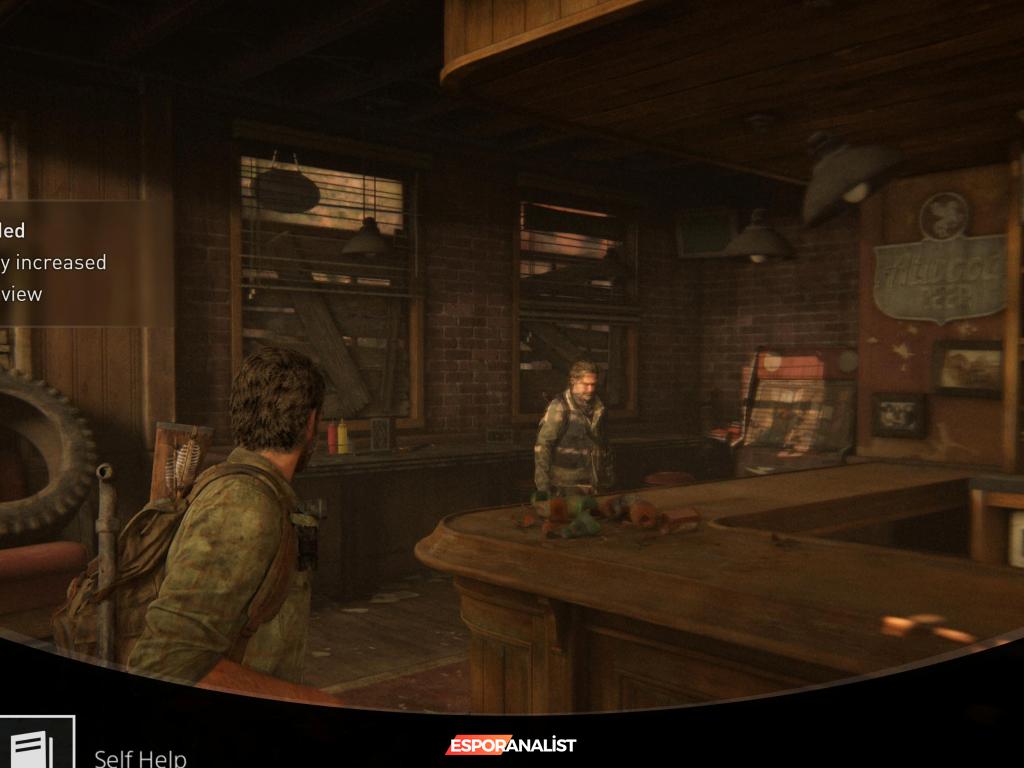This screenshot has width=1024, height=768.
Task: Click the Self Help manual book icon
Action: click(35, 745)
